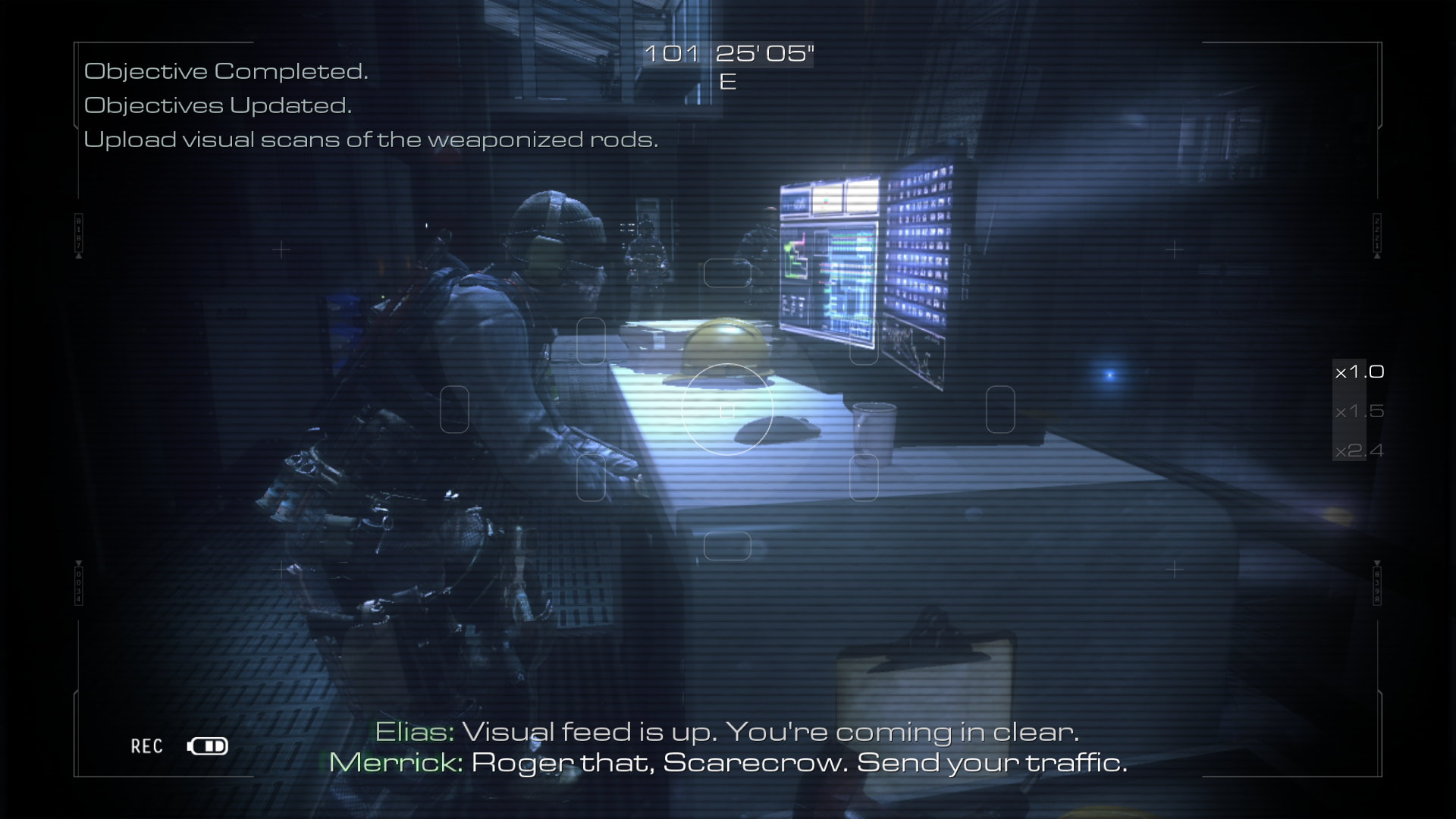Switch camera zoom to x1.5
The image size is (1456, 819).
pos(1359,411)
